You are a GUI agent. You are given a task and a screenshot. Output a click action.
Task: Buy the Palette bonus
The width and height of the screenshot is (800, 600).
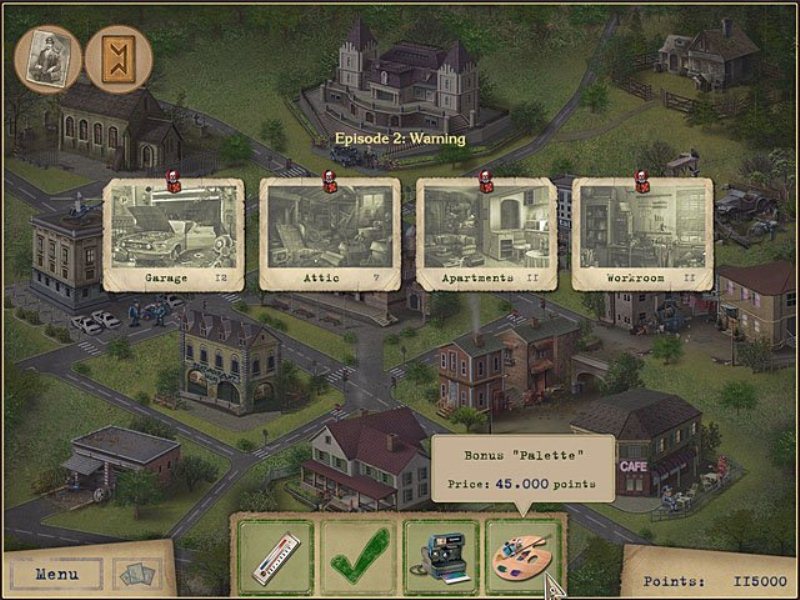click(522, 556)
